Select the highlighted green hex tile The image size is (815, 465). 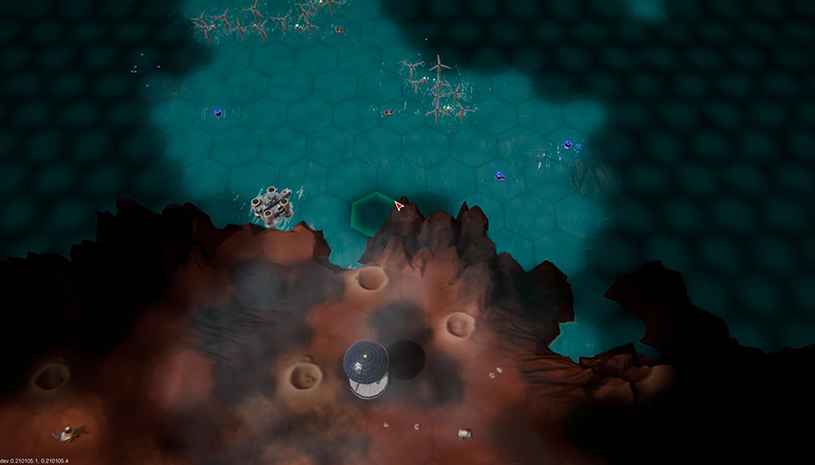coord(375,213)
